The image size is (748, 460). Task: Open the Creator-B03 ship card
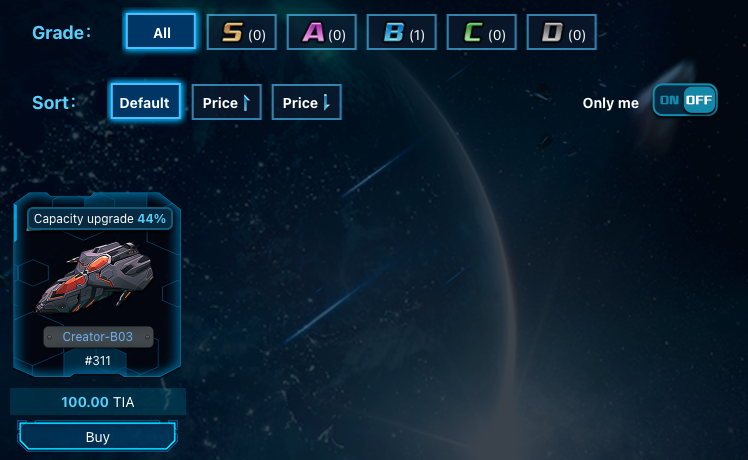[97, 285]
